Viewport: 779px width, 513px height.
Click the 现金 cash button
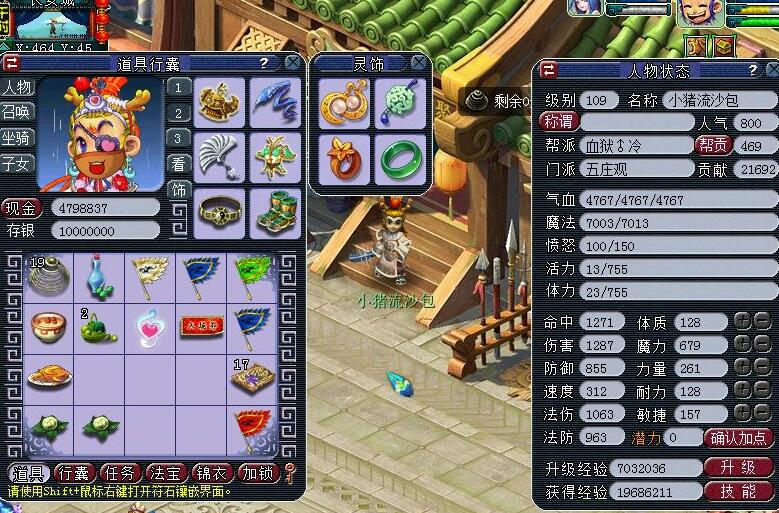[22, 209]
